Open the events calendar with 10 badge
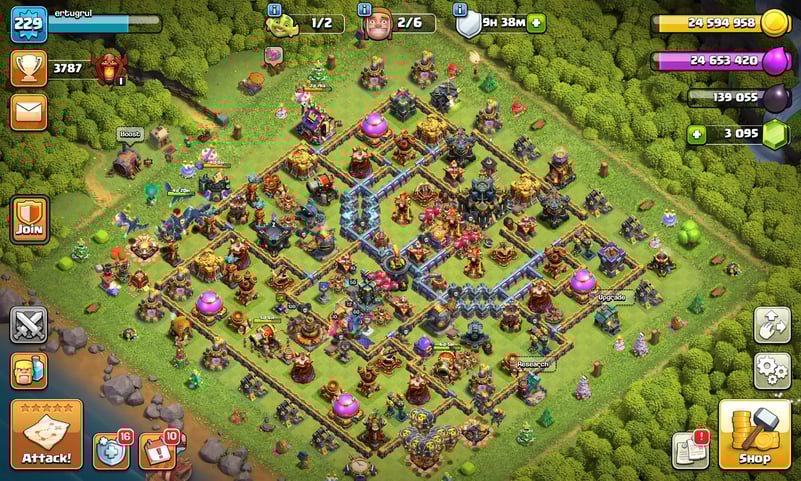The width and height of the screenshot is (801, 481). point(157,451)
